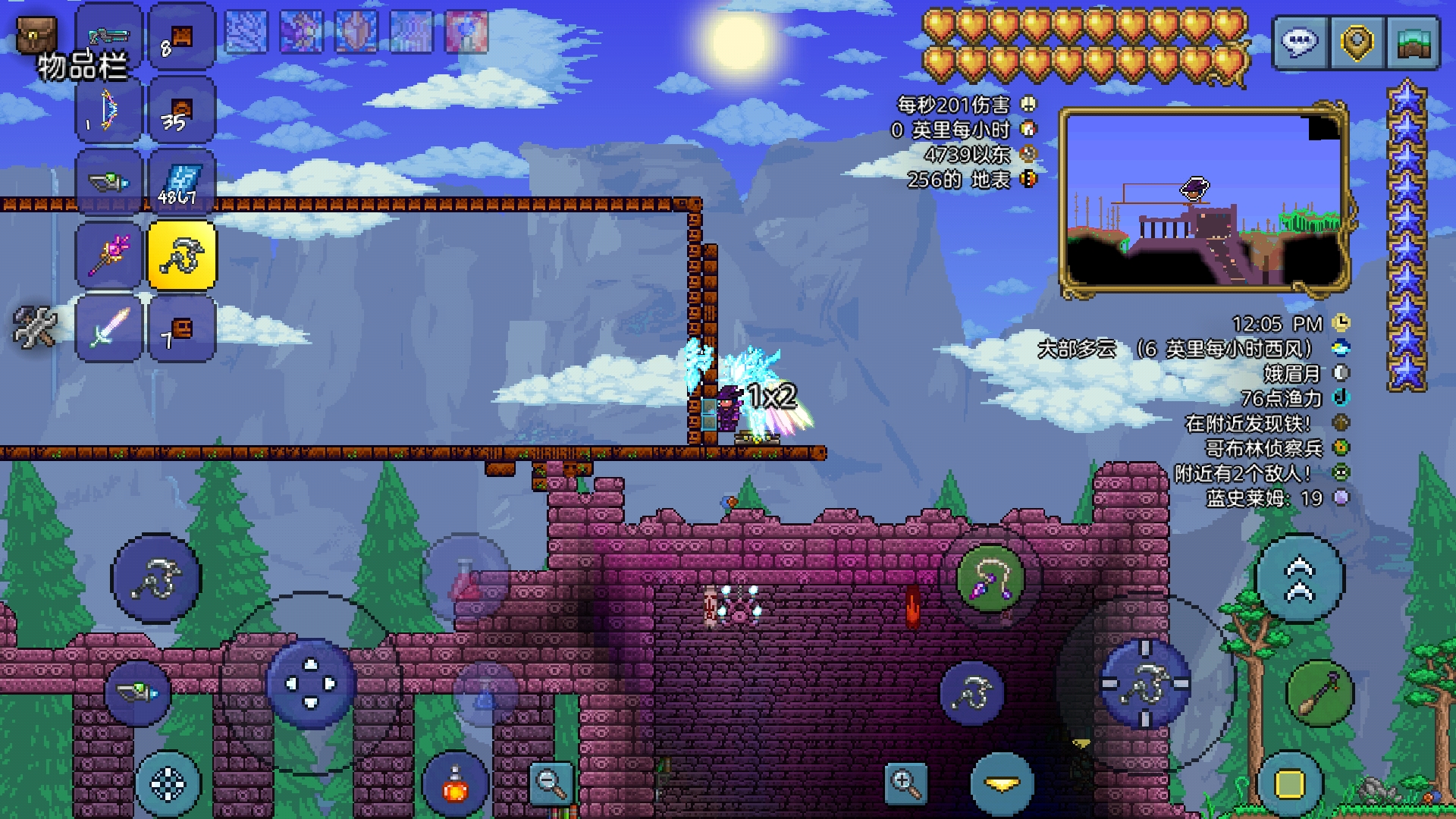The width and height of the screenshot is (1456, 819).
Task: Open the chat speech bubble
Action: click(x=1299, y=42)
